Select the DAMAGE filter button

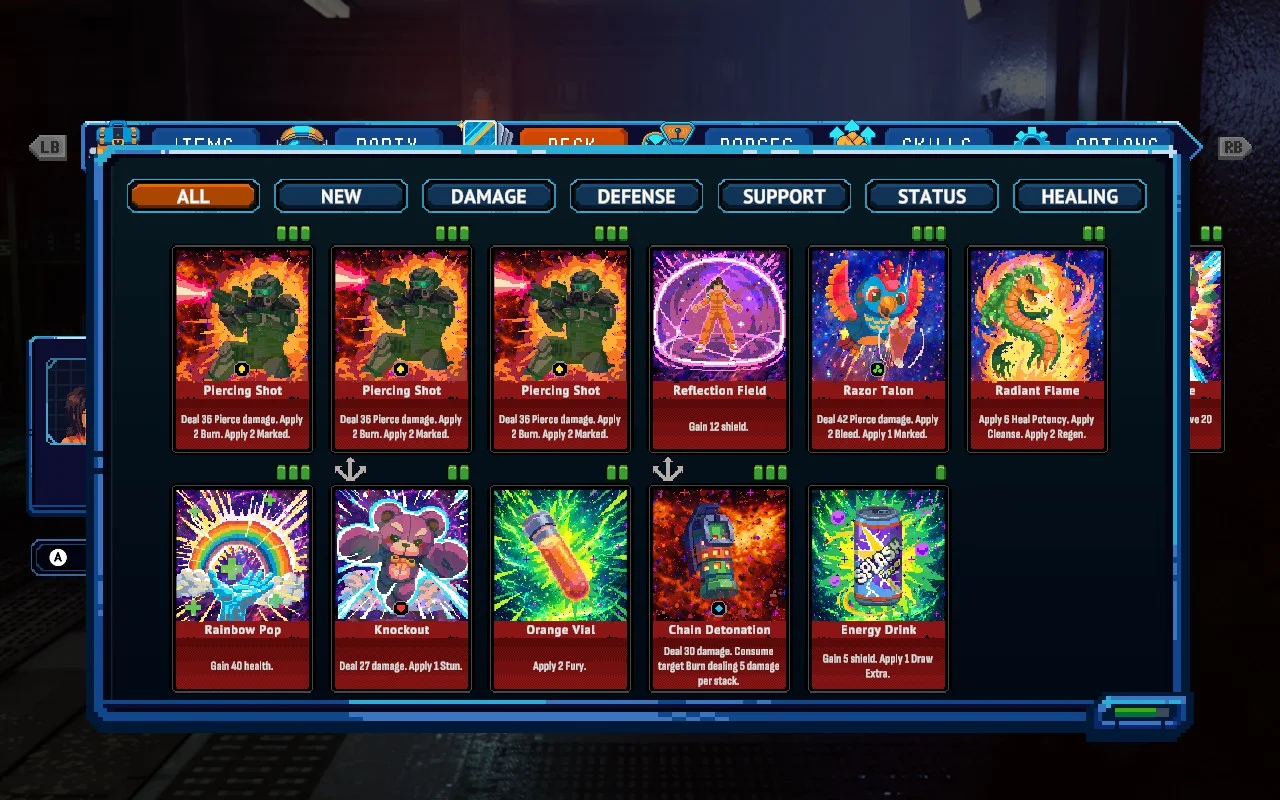489,196
